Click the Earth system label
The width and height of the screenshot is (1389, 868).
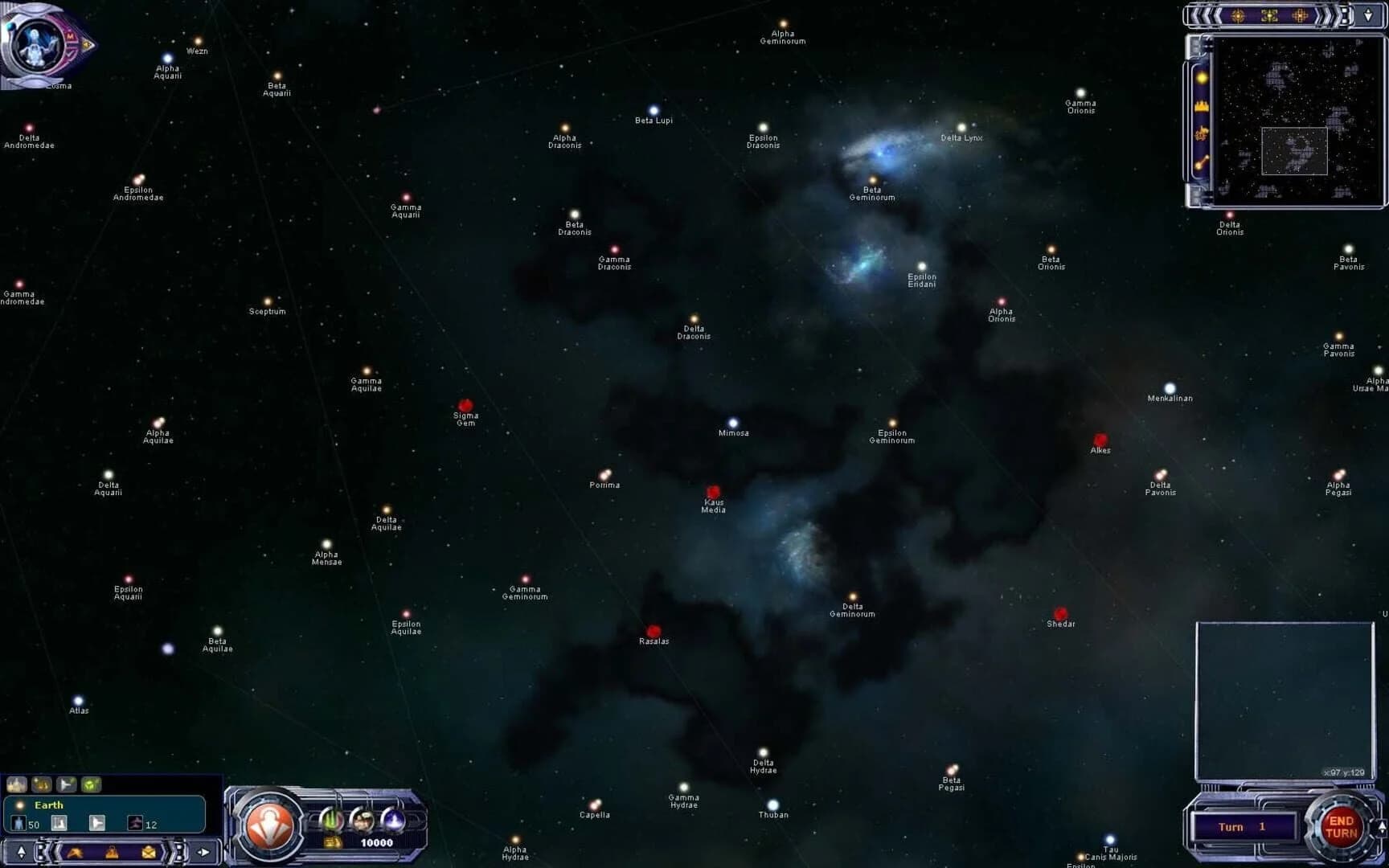pyautogui.click(x=50, y=805)
